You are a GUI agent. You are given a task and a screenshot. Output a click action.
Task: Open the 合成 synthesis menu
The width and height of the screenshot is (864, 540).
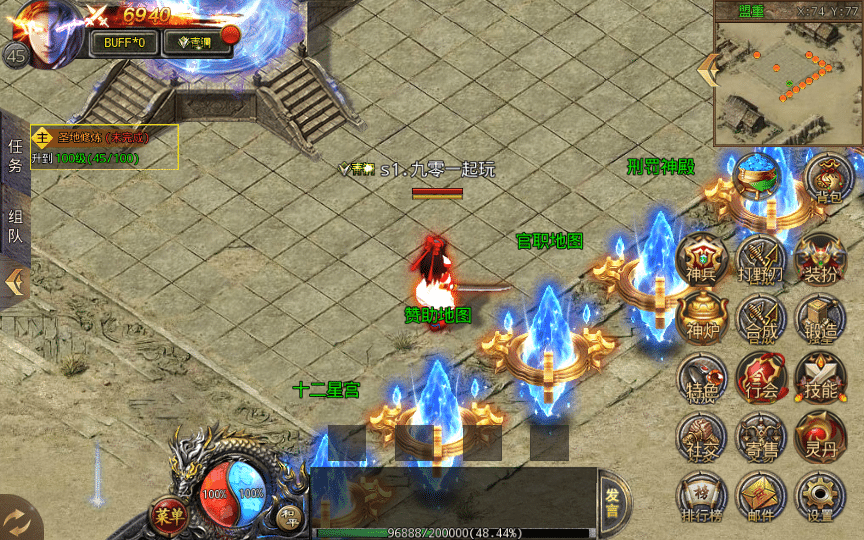tap(761, 317)
